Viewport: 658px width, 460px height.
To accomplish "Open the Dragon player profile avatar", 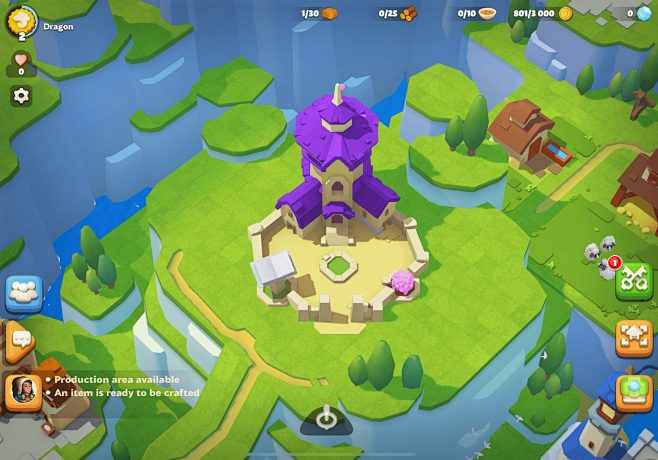I will pyautogui.click(x=22, y=22).
